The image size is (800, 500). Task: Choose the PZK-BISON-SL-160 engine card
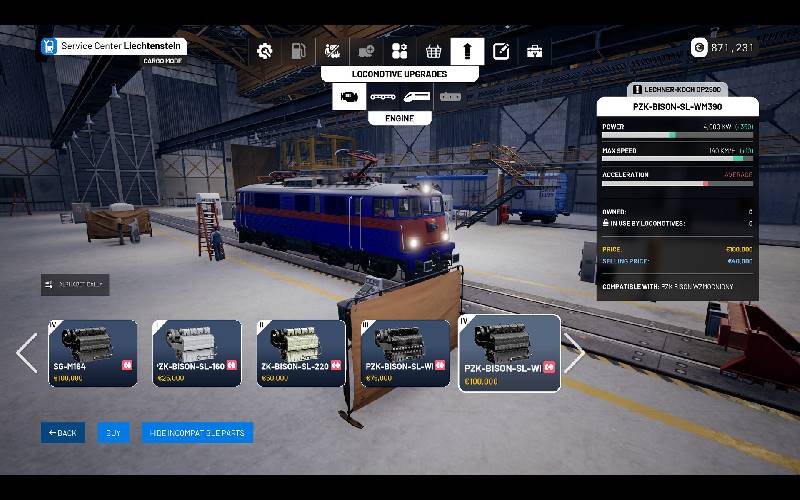197,353
